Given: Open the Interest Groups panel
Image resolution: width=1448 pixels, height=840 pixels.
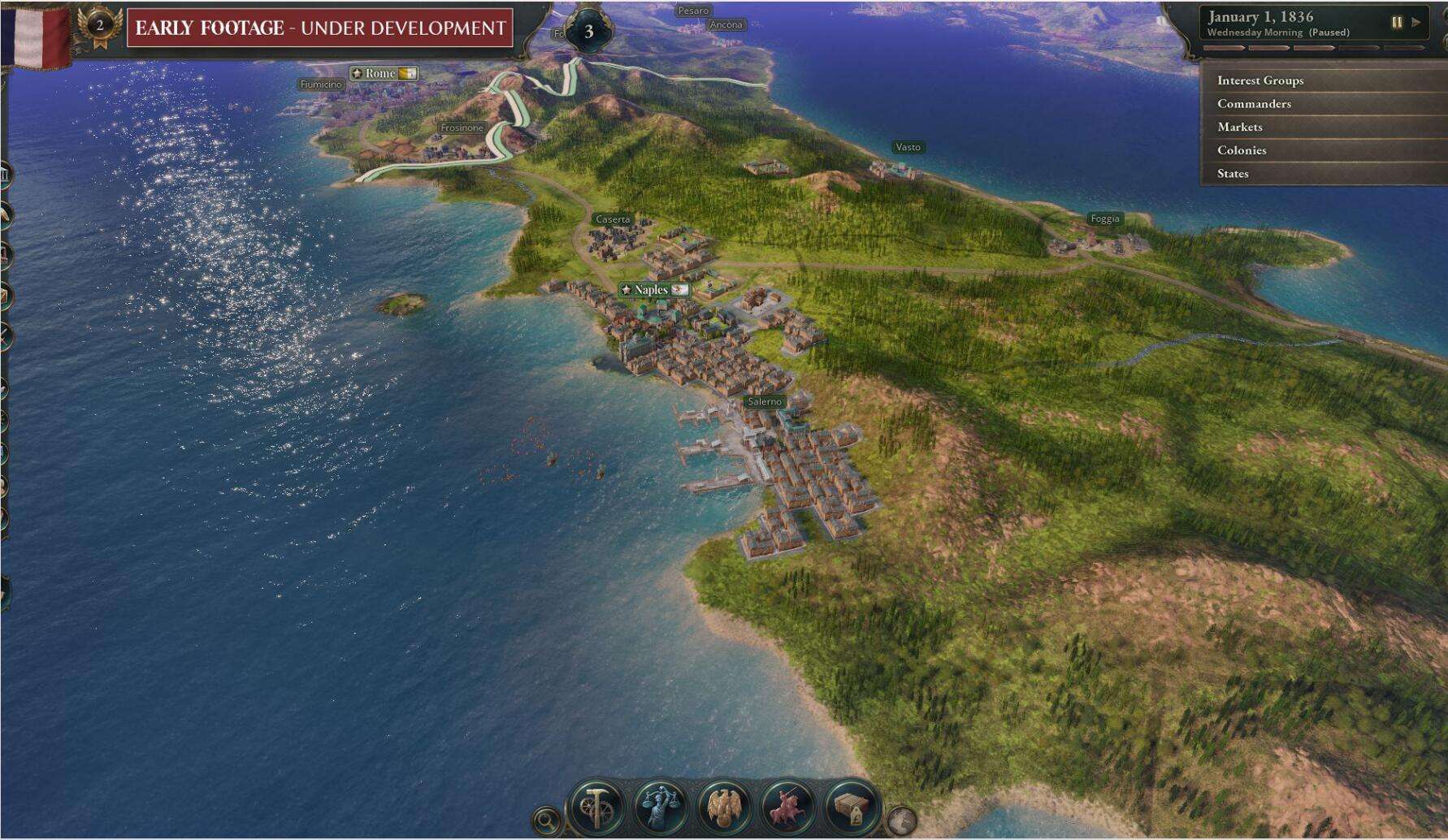Looking at the screenshot, I should 1259,81.
